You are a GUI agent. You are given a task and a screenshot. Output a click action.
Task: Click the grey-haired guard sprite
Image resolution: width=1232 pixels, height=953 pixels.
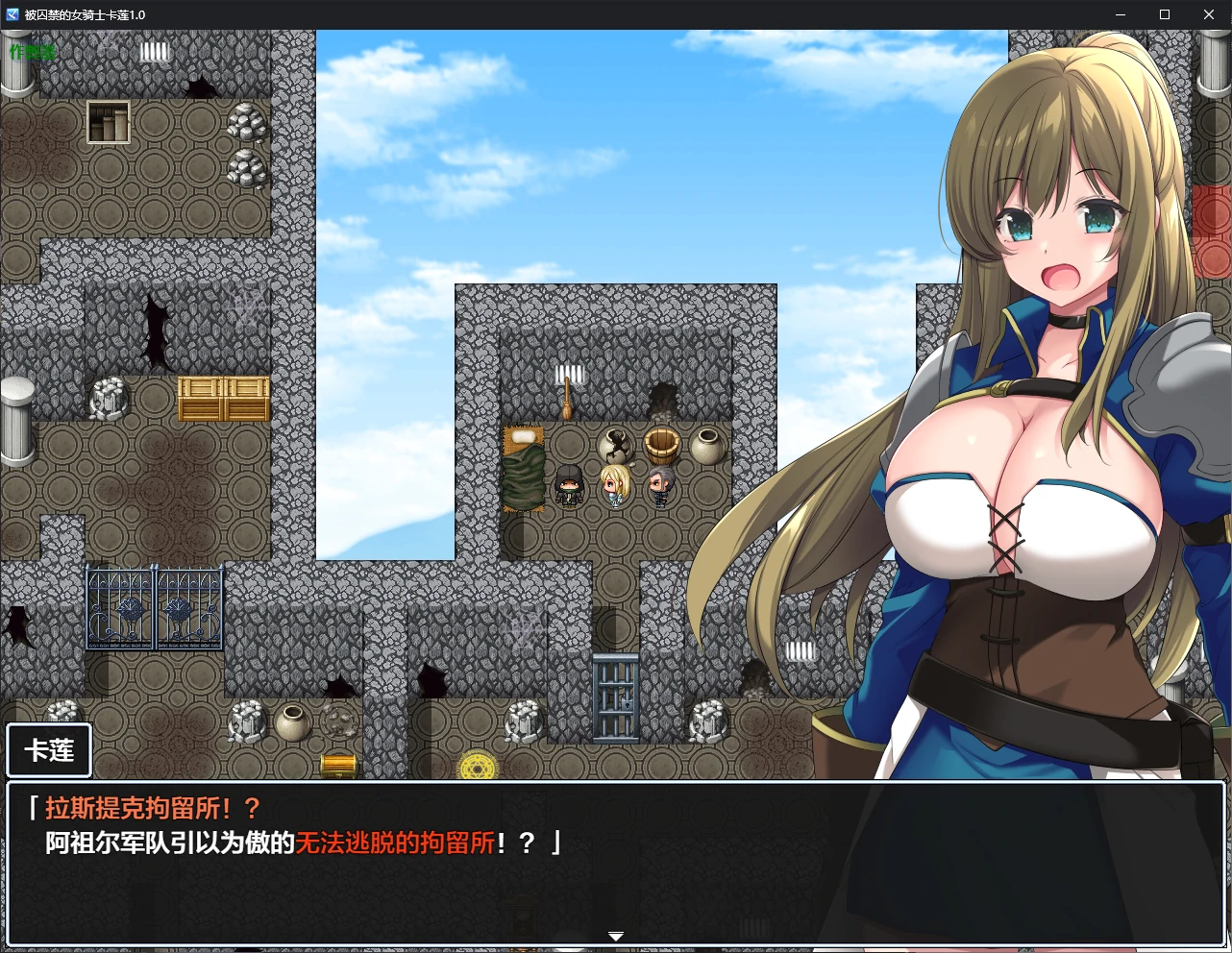pos(661,485)
